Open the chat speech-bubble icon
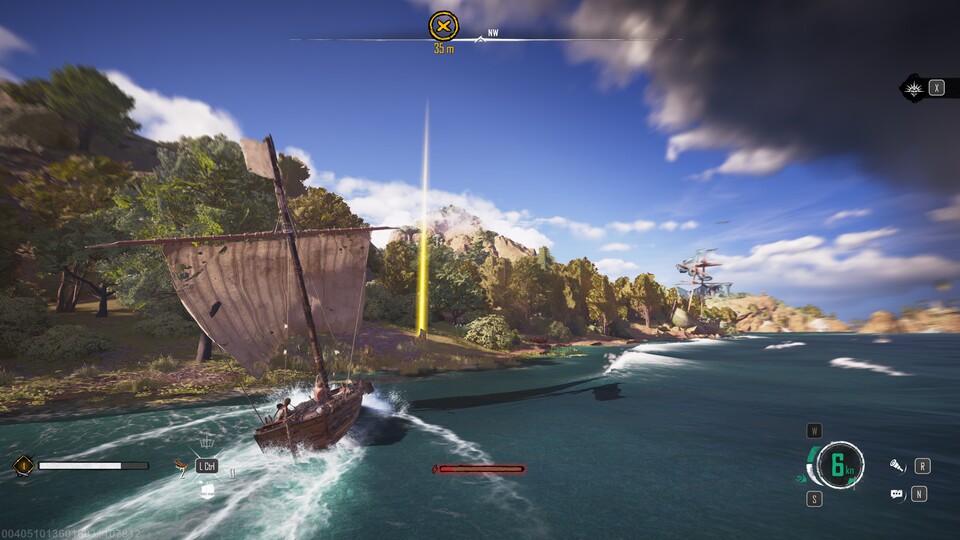 [897, 494]
